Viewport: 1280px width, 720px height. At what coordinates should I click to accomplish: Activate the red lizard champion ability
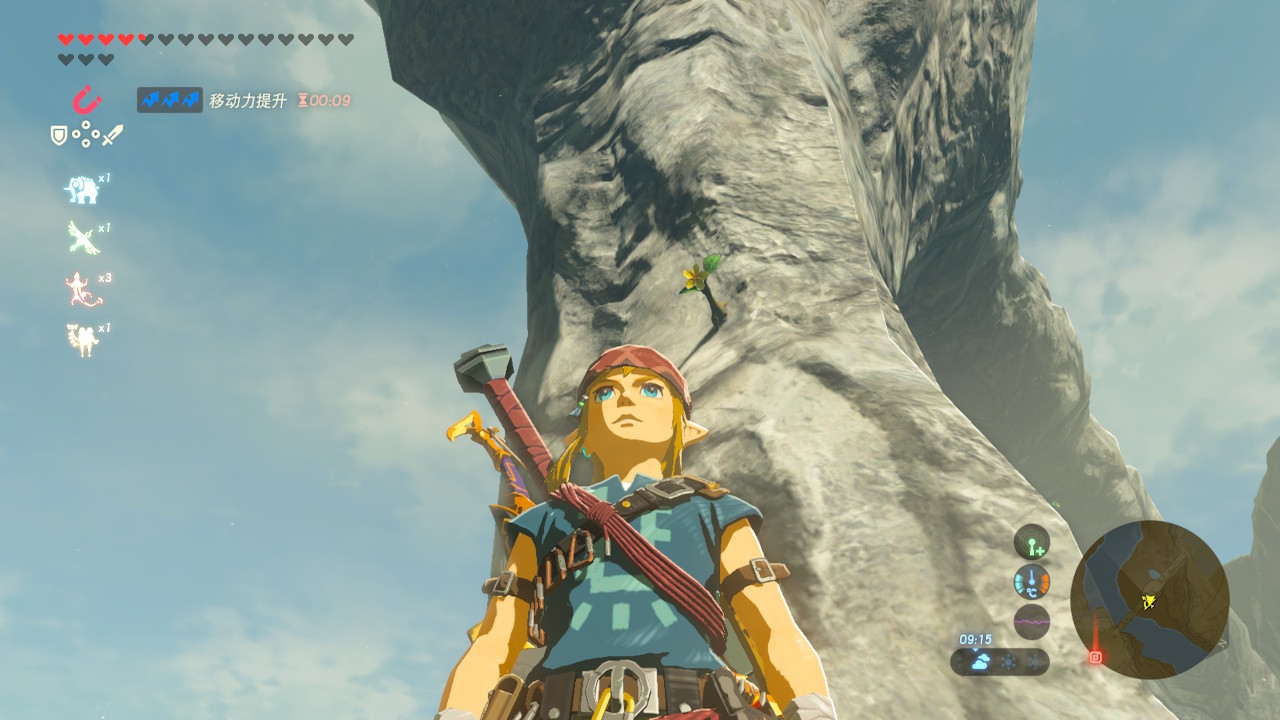[x=82, y=289]
